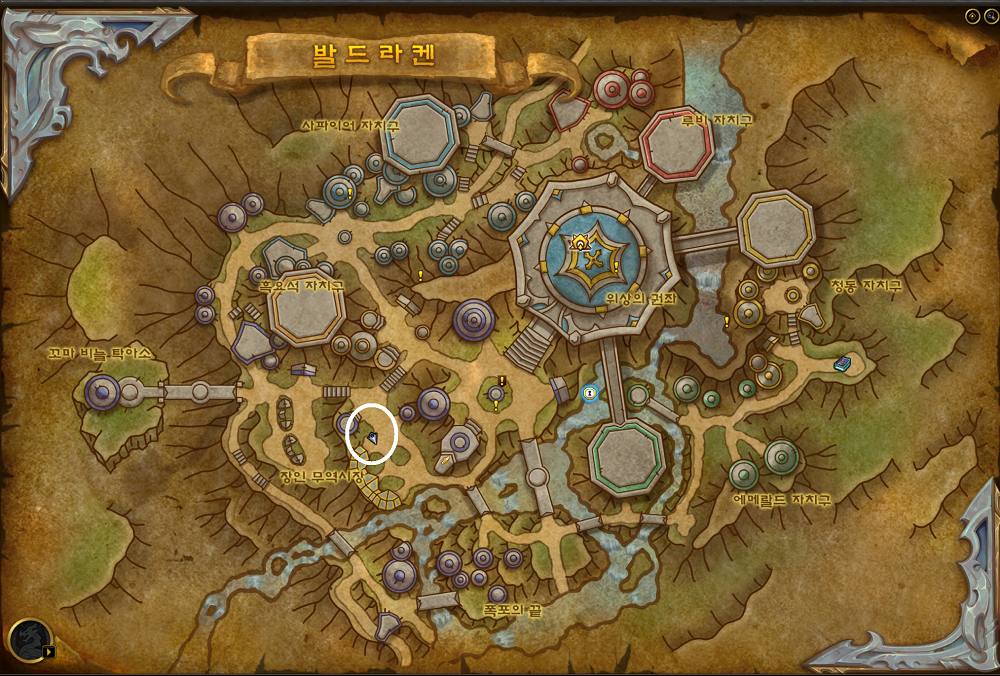Click the player arrow in the white circle

click(372, 437)
